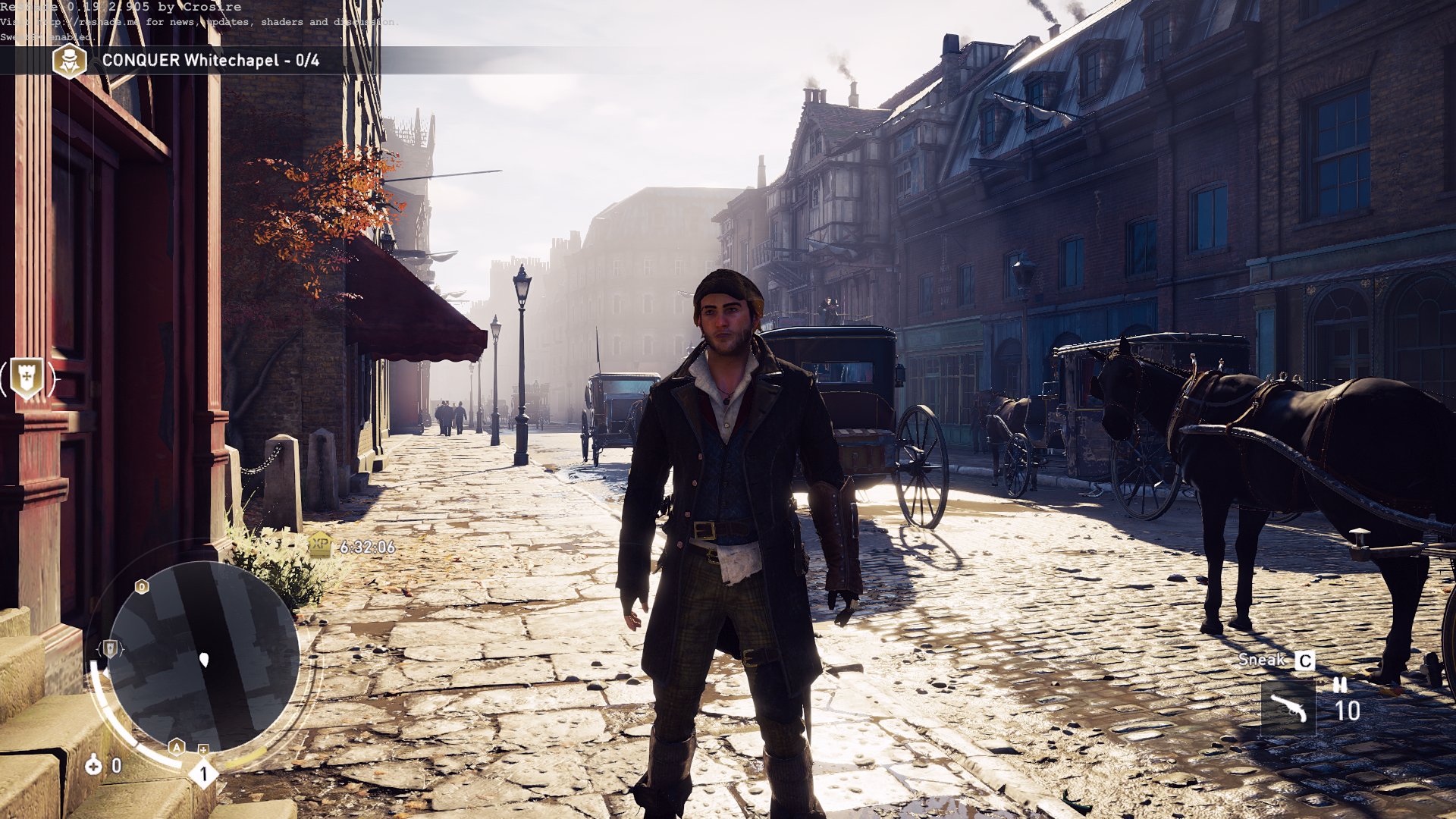Click the hooded gang objective emblem

(x=69, y=61)
